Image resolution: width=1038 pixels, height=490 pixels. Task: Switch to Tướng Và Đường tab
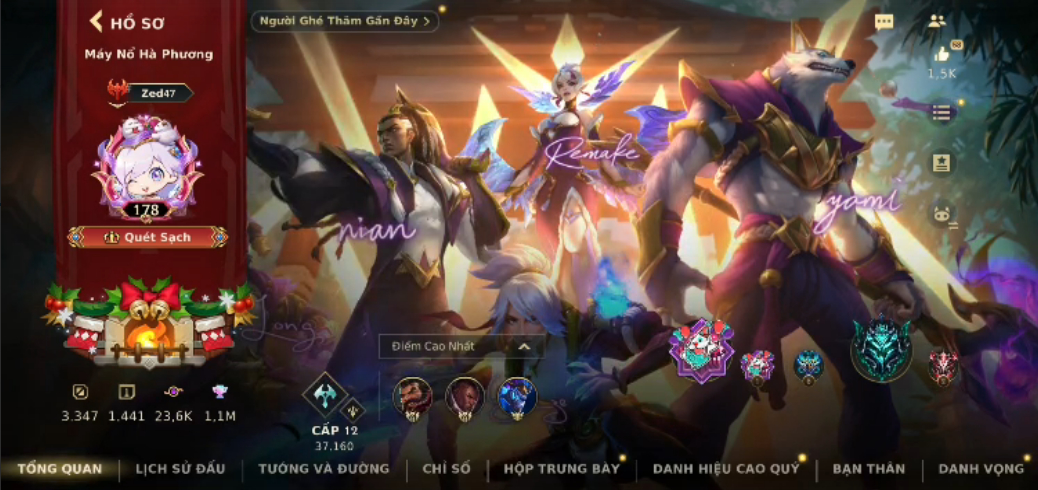tap(324, 468)
